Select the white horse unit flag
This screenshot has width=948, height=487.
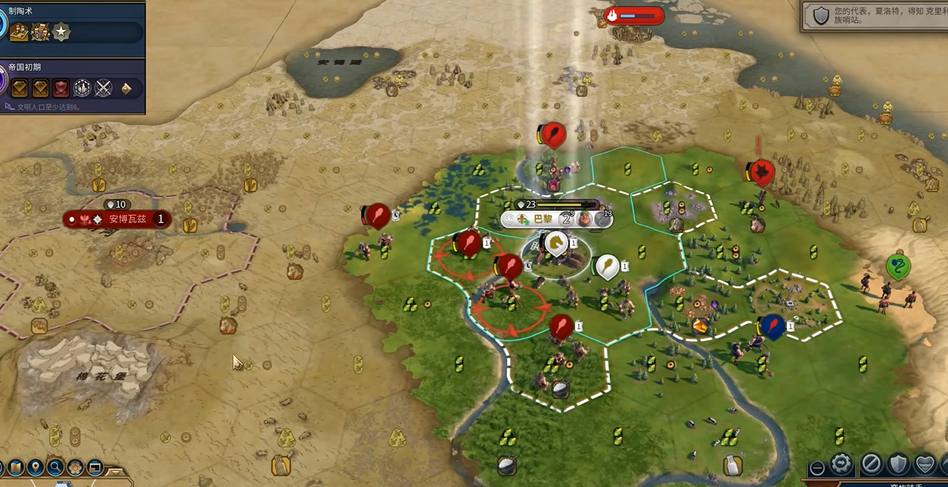(556, 242)
